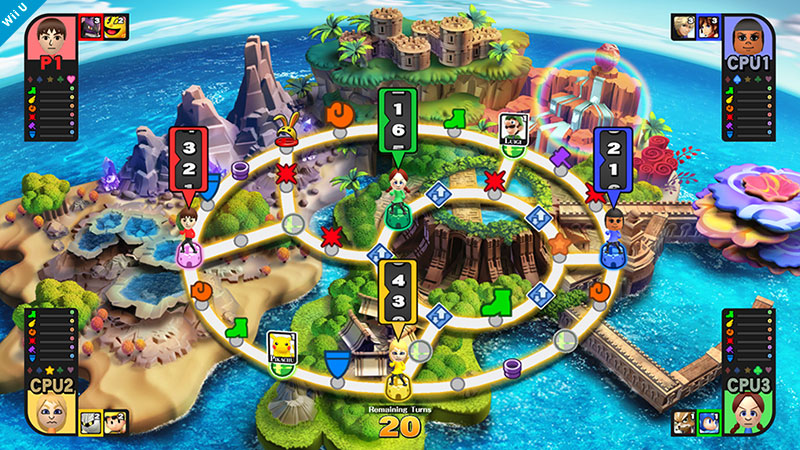Select the red dice marker showing 3 and 2
This screenshot has width=800, height=450.
tap(187, 162)
